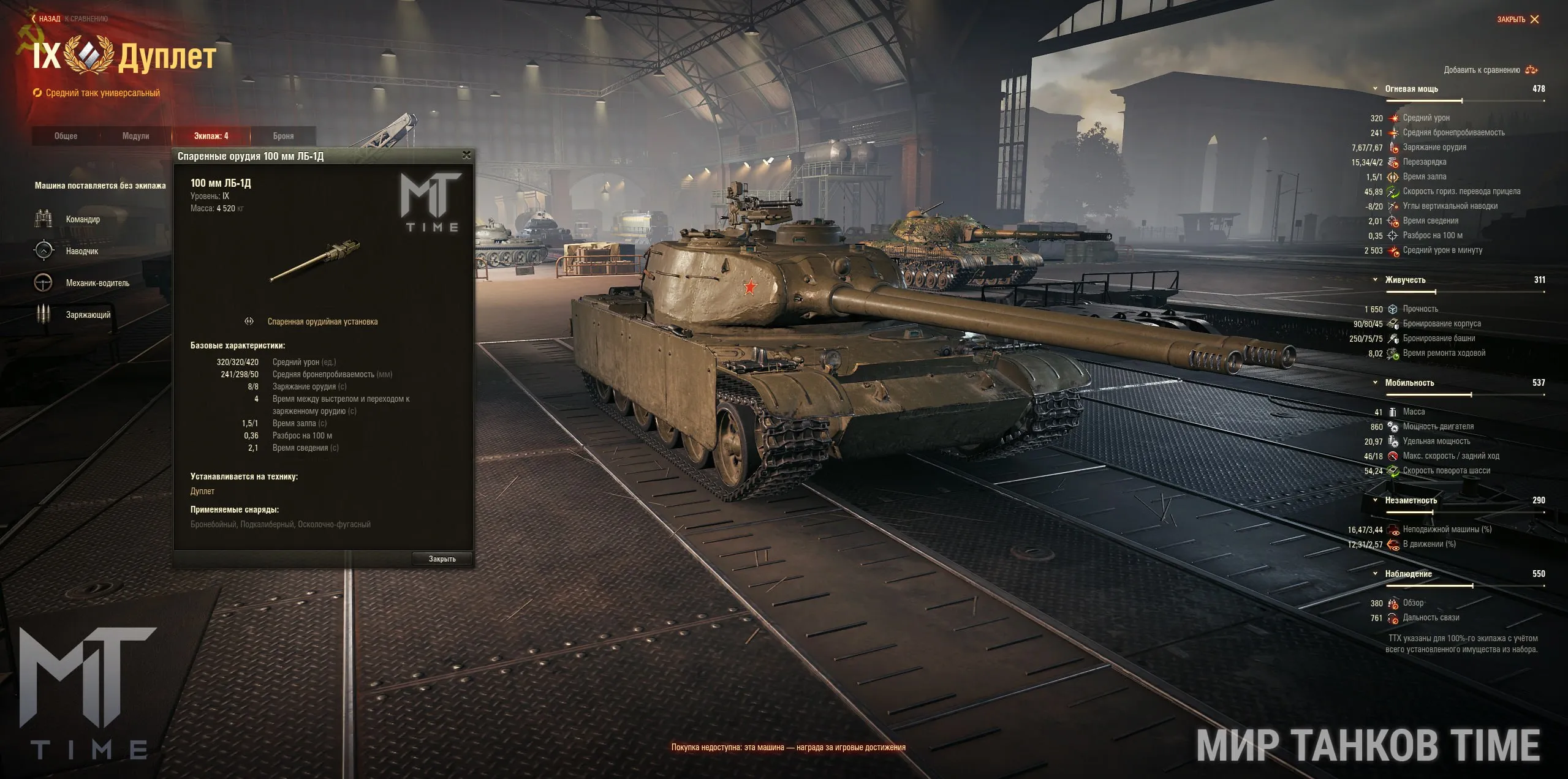Show the Броня tab

tap(283, 136)
